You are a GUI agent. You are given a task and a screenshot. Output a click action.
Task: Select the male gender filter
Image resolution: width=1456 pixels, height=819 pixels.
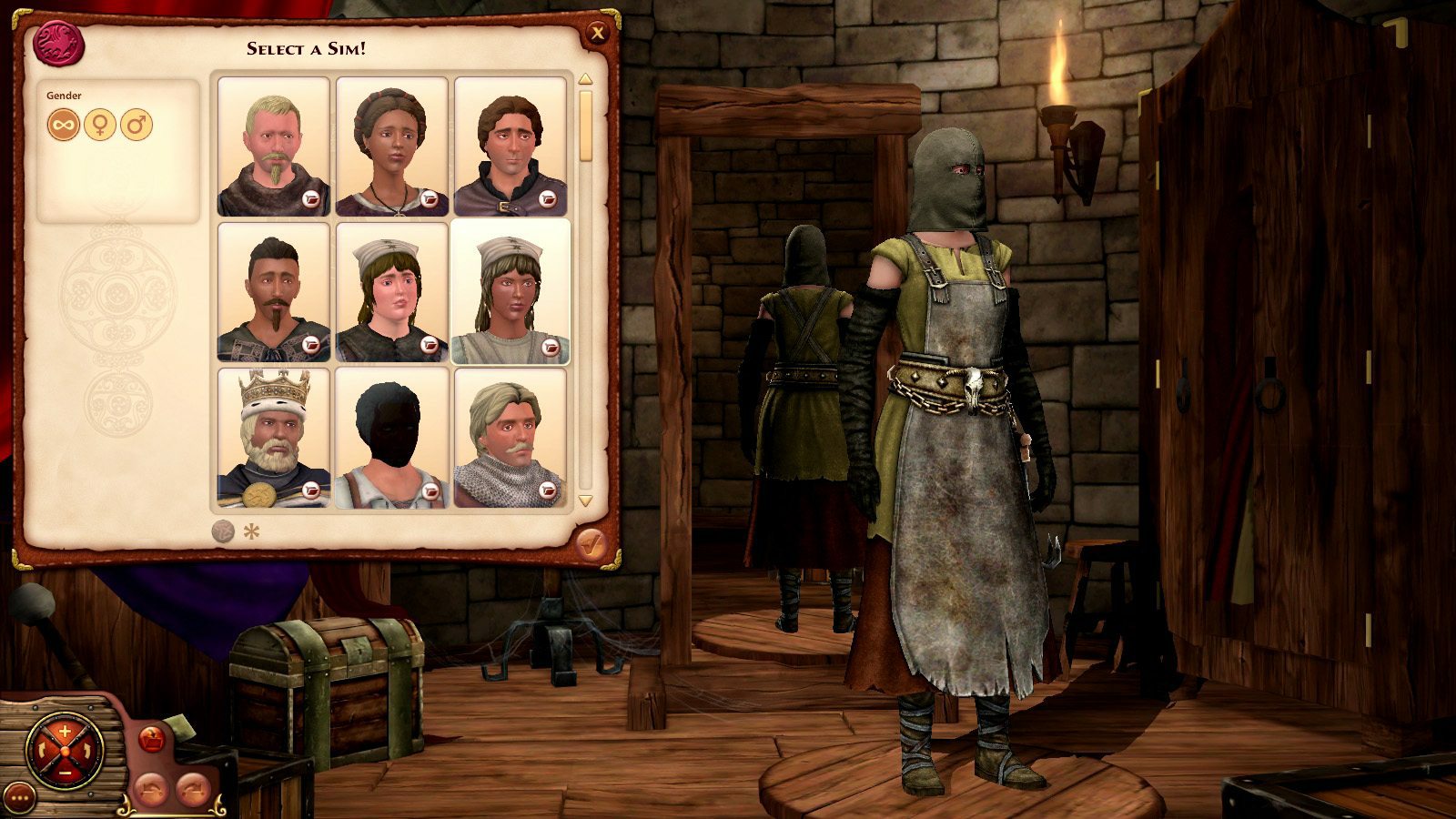click(x=136, y=126)
